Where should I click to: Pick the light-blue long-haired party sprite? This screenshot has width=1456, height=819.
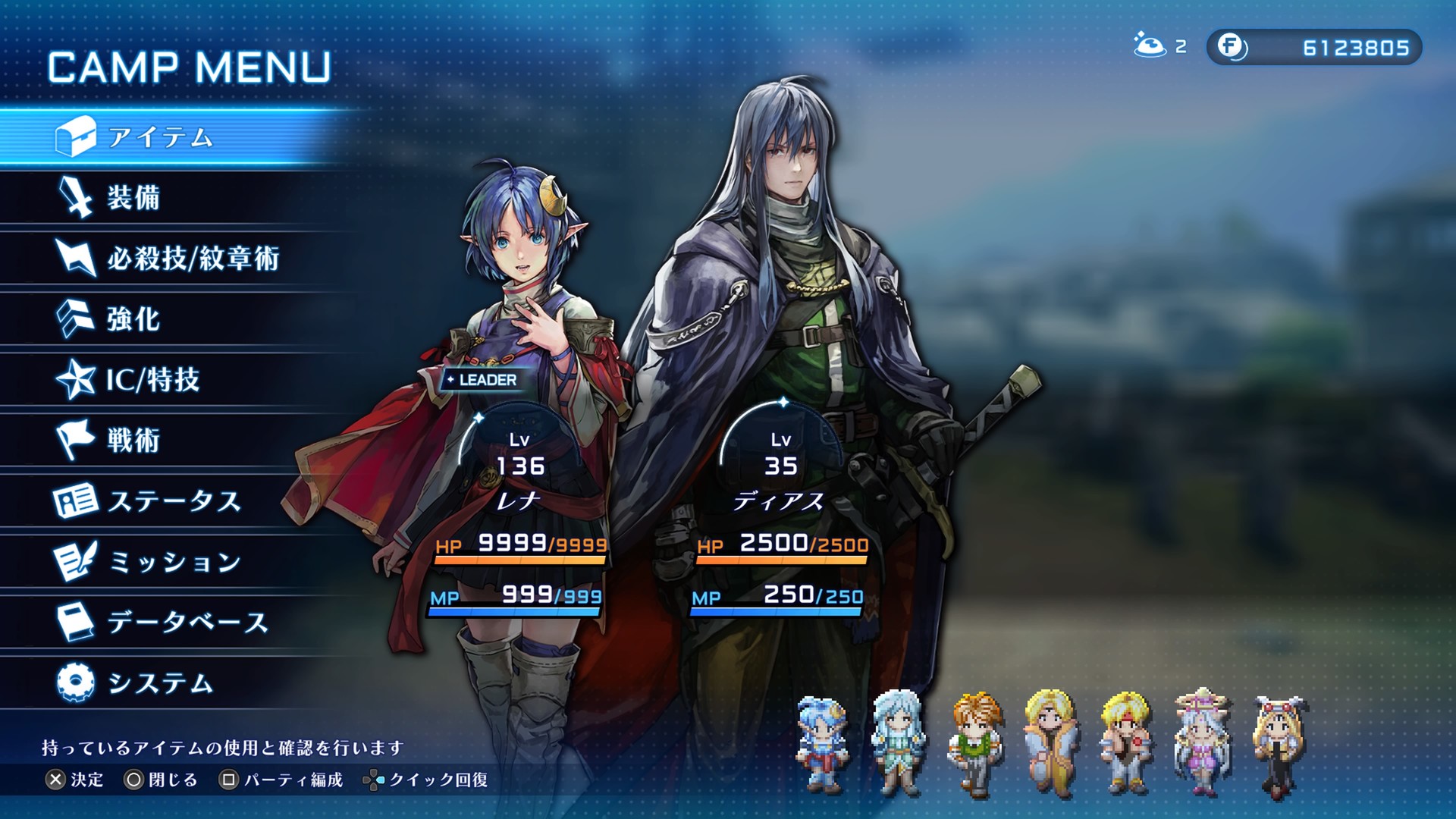click(899, 742)
